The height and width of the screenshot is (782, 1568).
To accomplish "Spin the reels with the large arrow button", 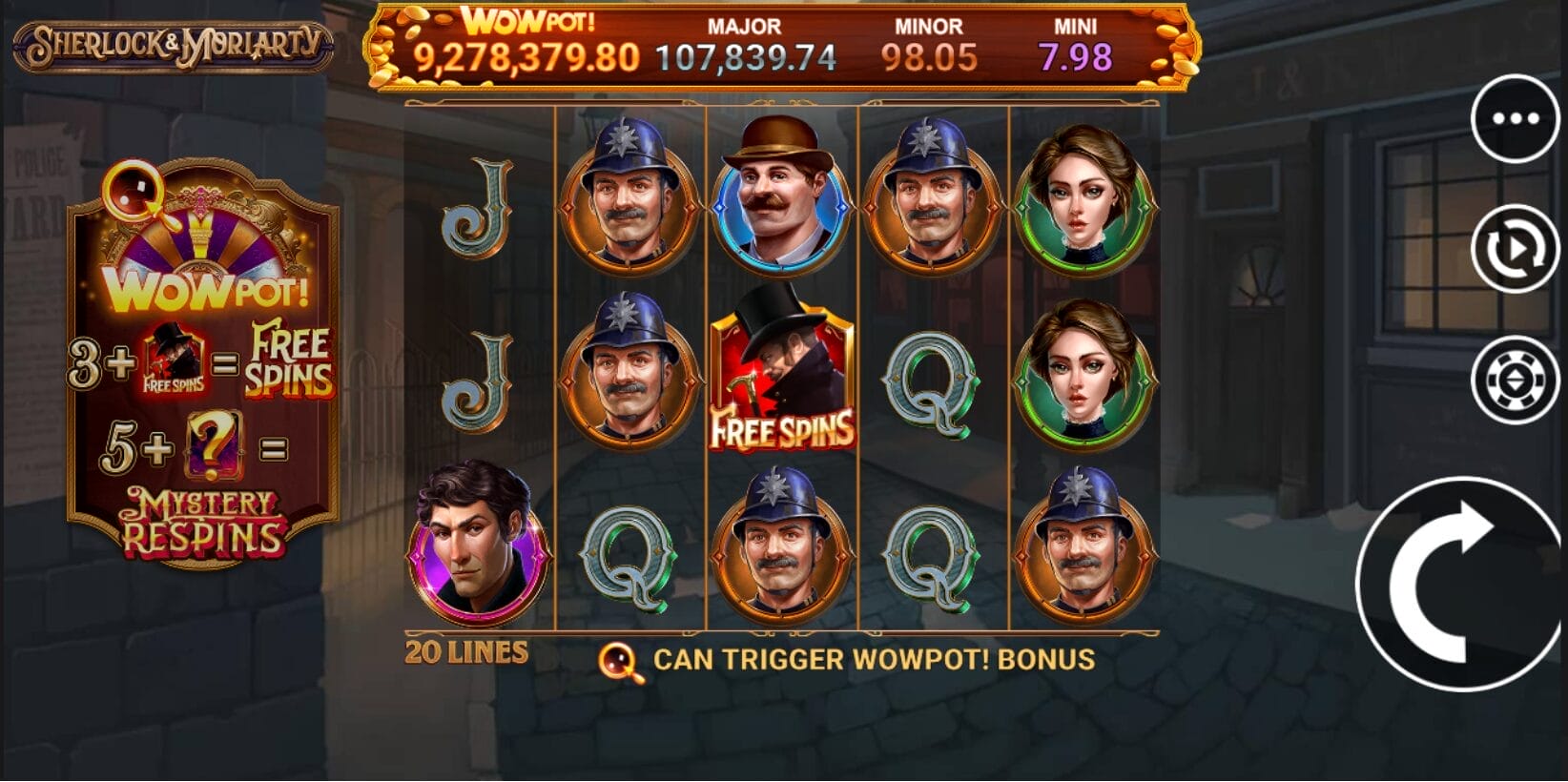I will 1459,584.
